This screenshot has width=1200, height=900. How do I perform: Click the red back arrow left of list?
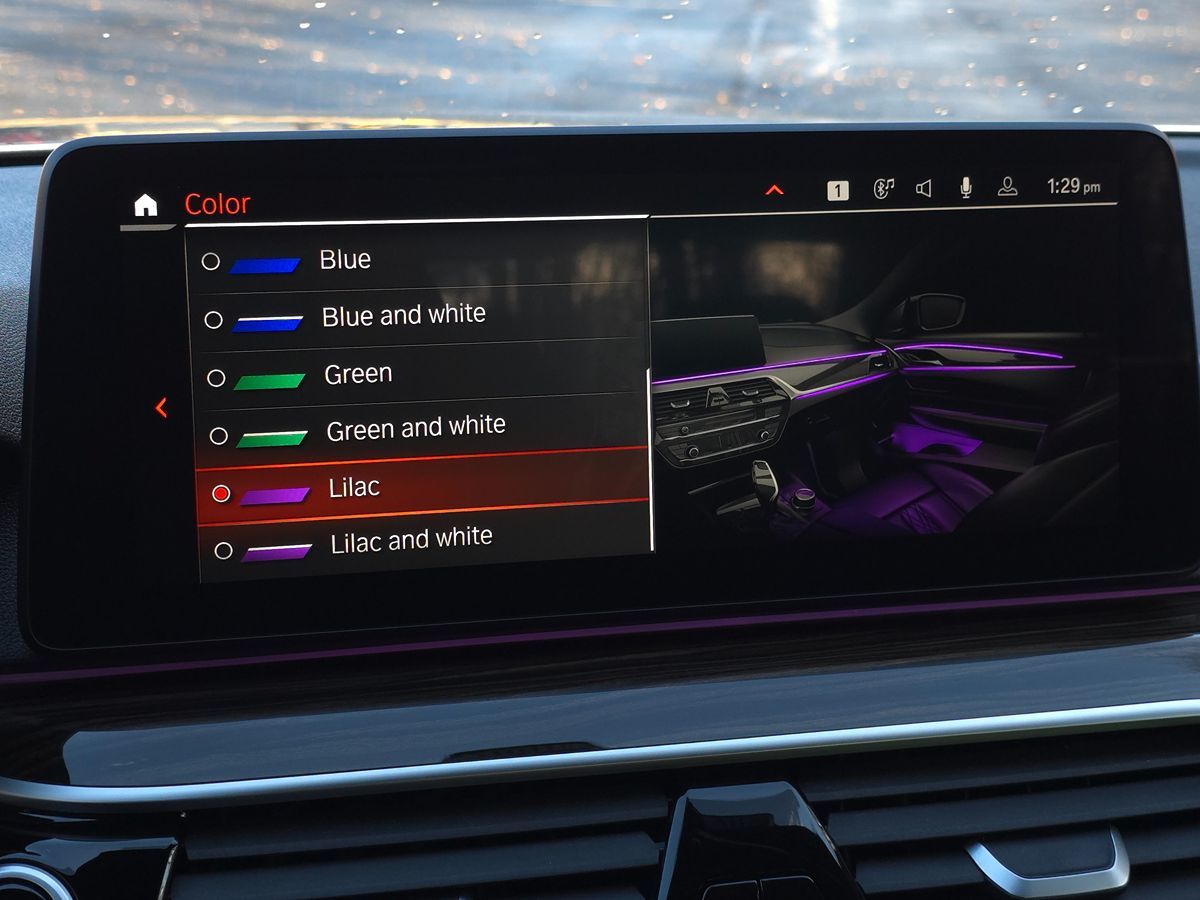161,408
